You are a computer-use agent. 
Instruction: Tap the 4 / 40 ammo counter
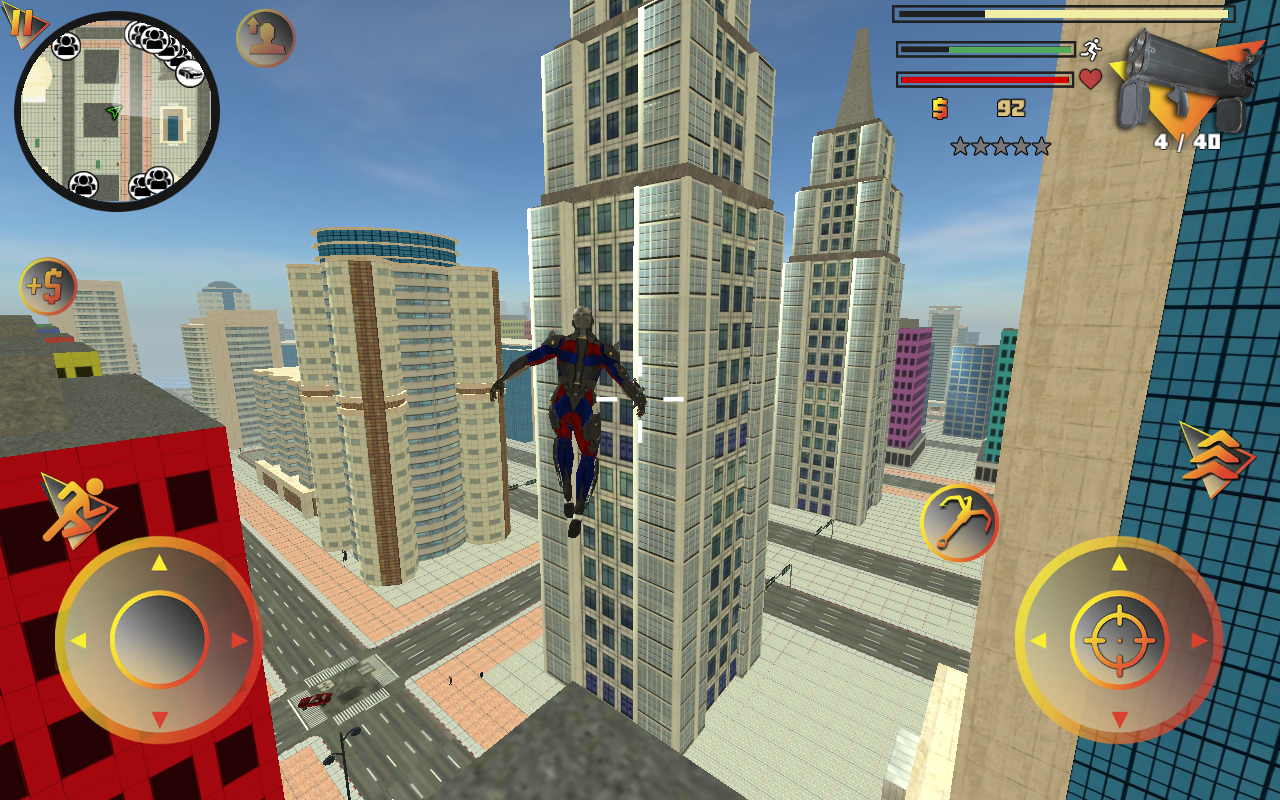pos(1188,142)
